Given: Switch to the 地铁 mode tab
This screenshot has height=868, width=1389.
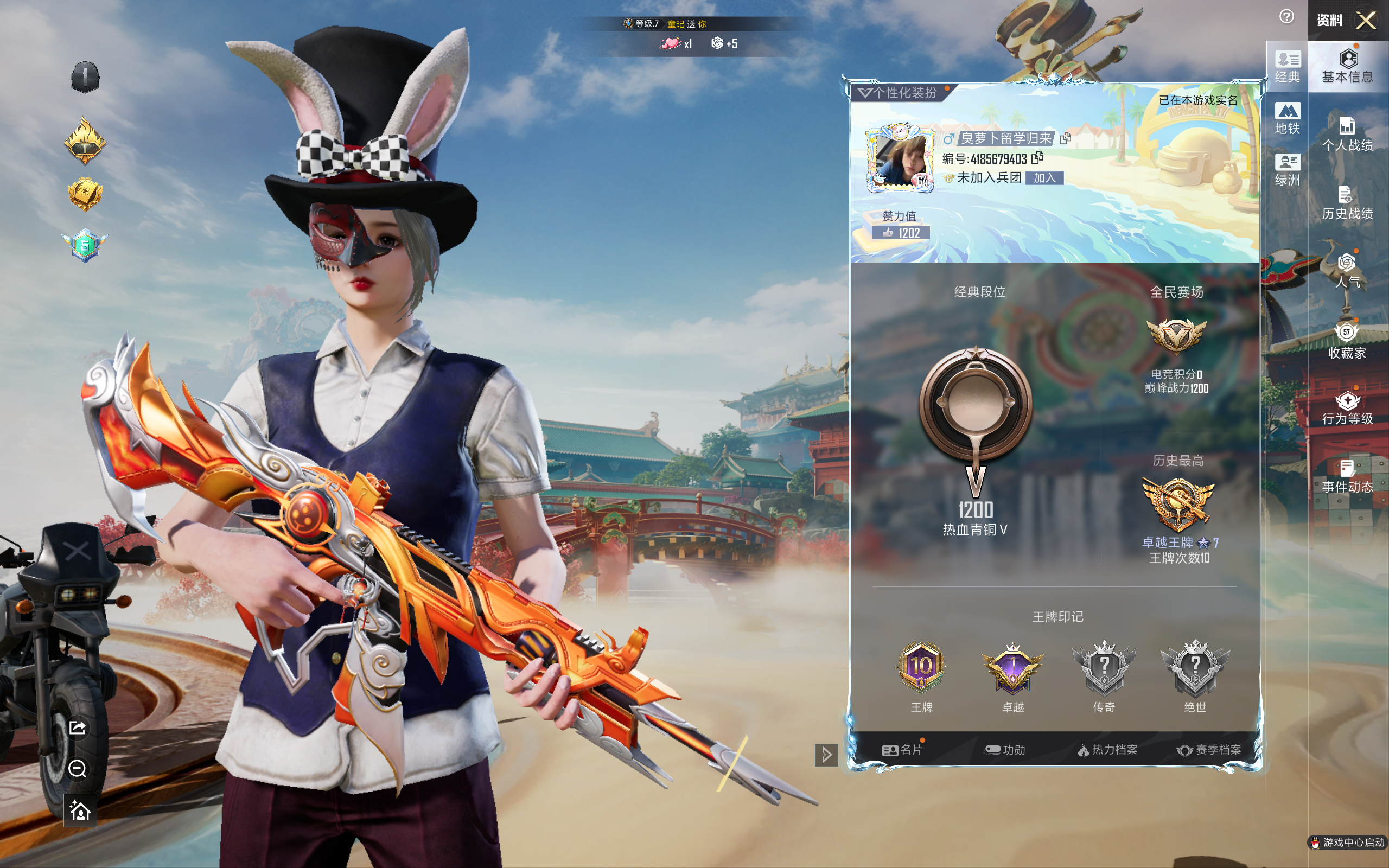Looking at the screenshot, I should pyautogui.click(x=1287, y=118).
